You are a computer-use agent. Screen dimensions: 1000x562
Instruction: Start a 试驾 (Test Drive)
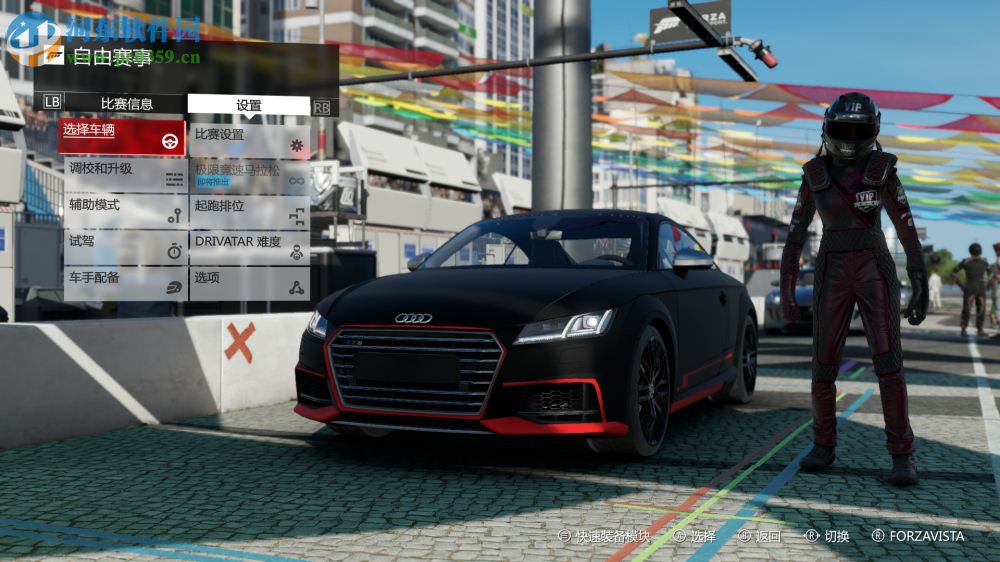tap(124, 247)
